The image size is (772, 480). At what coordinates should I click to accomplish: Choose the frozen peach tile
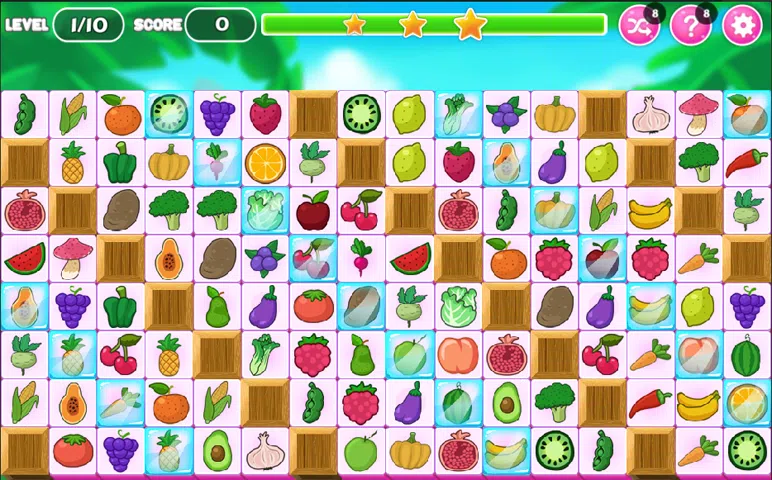(698, 355)
